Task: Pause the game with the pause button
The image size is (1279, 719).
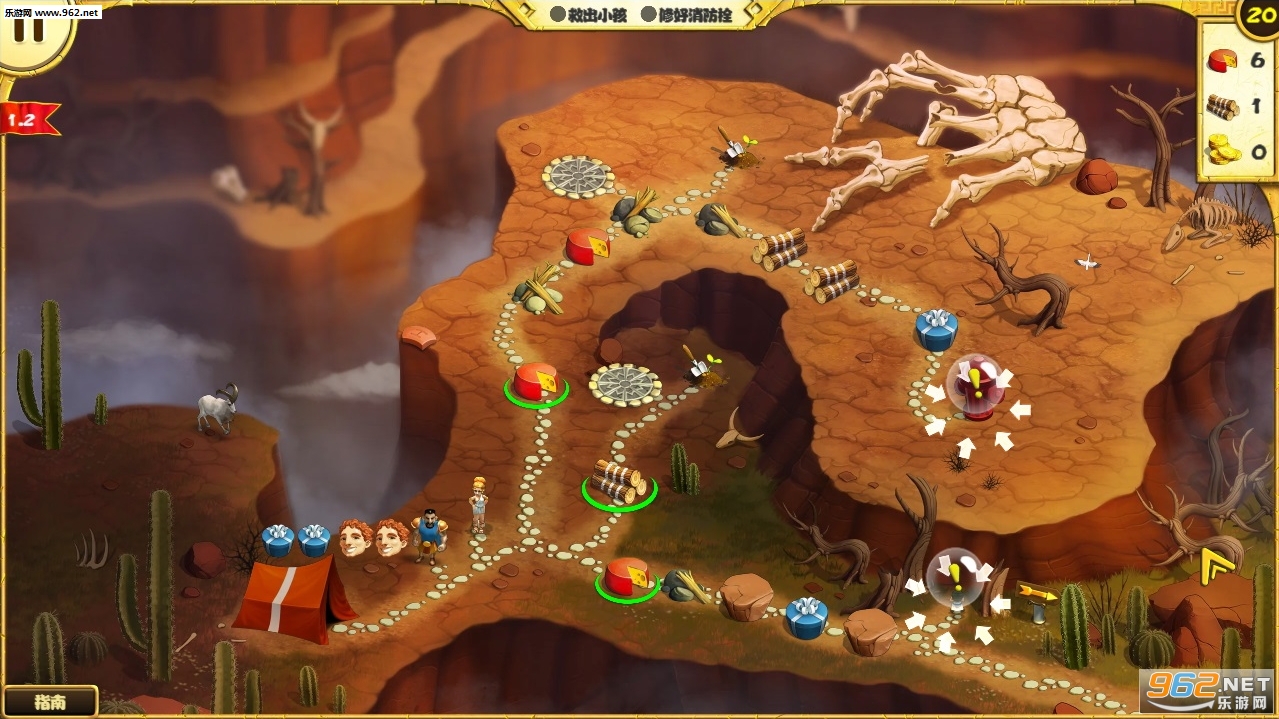Action: 30,27
